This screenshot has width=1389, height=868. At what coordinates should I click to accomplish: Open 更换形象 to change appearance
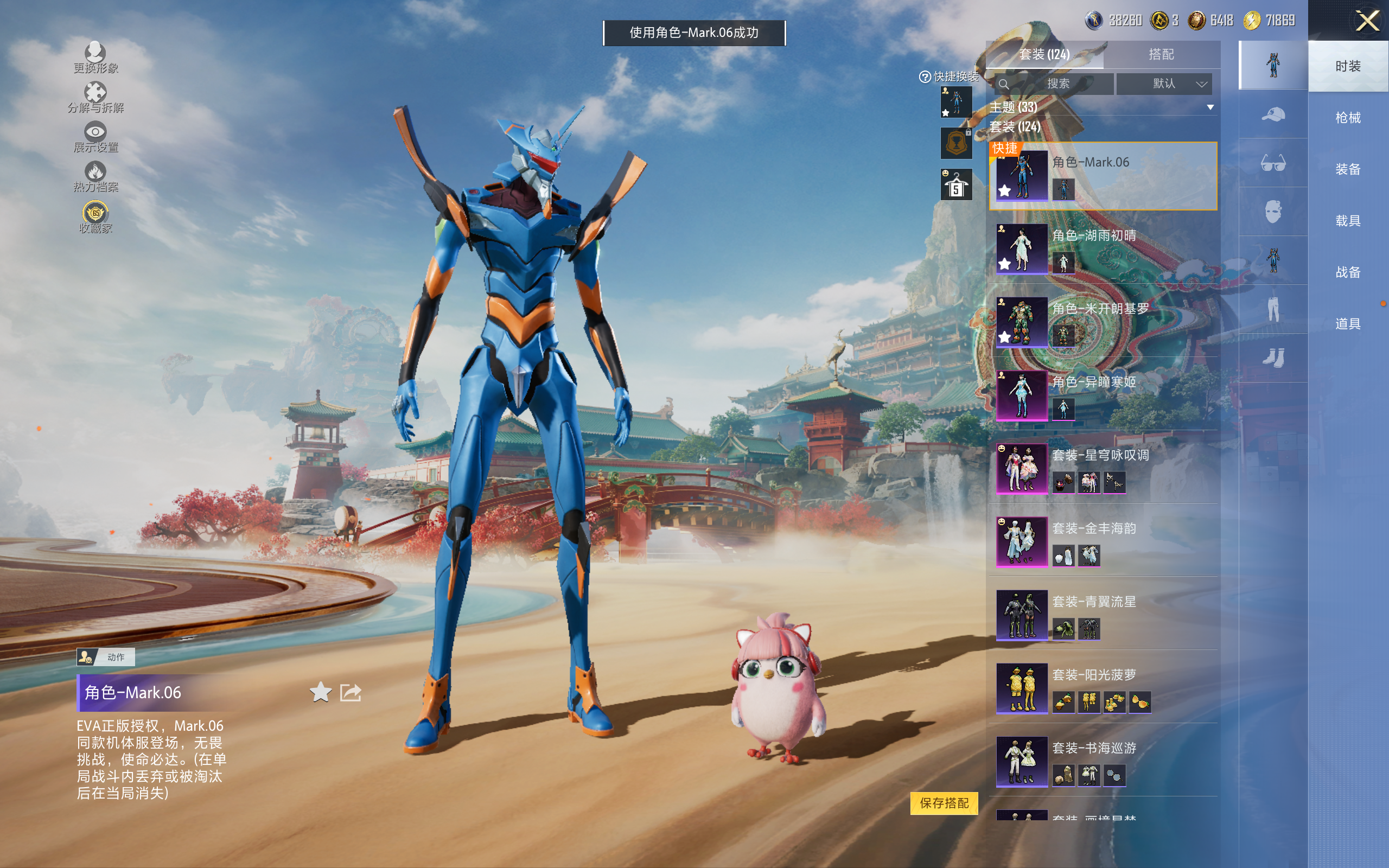point(95,58)
